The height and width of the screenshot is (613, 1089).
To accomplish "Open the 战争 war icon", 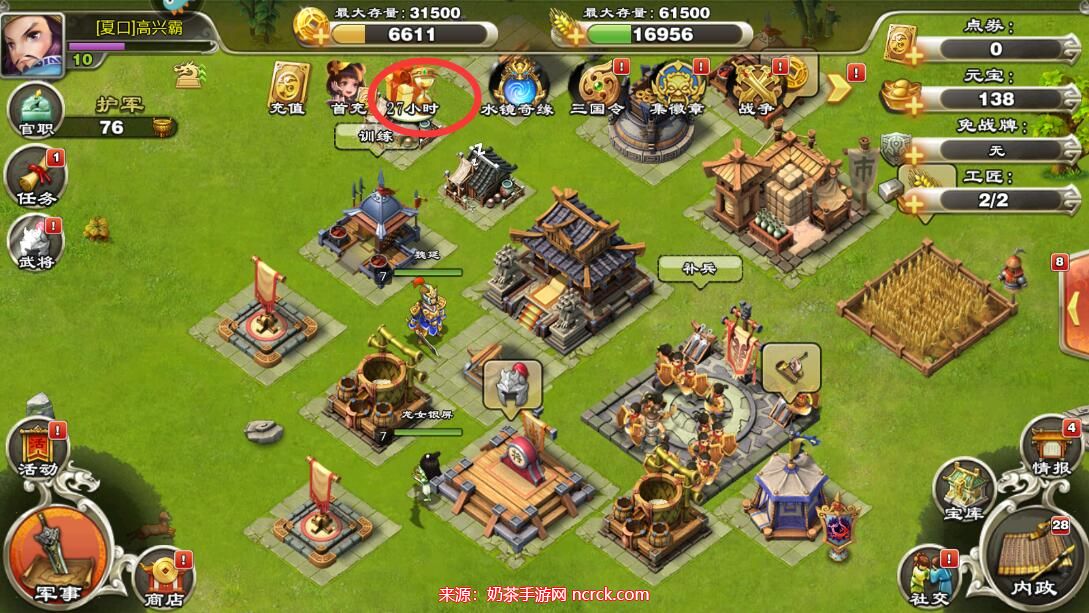I will coord(758,88).
